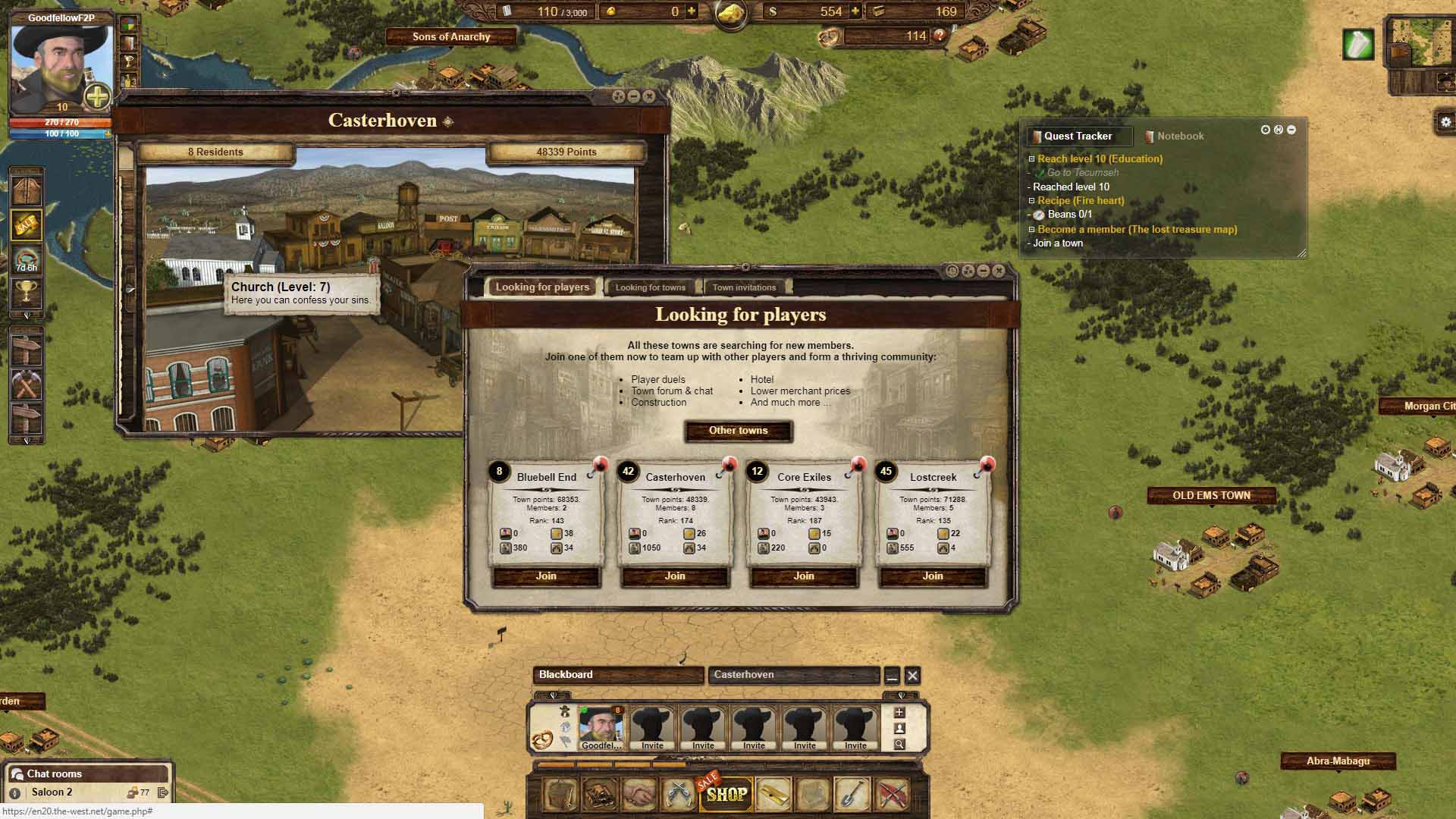Viewport: 1456px width, 819px height.
Task: Open the minimap in the corner
Action: coord(1421,42)
